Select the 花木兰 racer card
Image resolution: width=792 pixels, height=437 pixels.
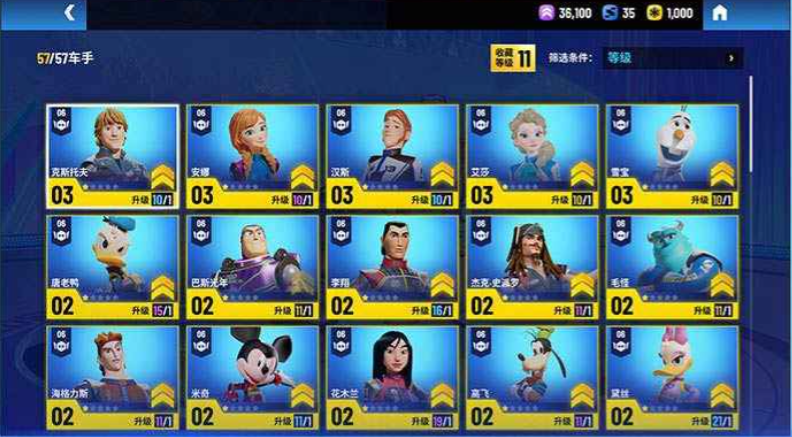[392, 377]
